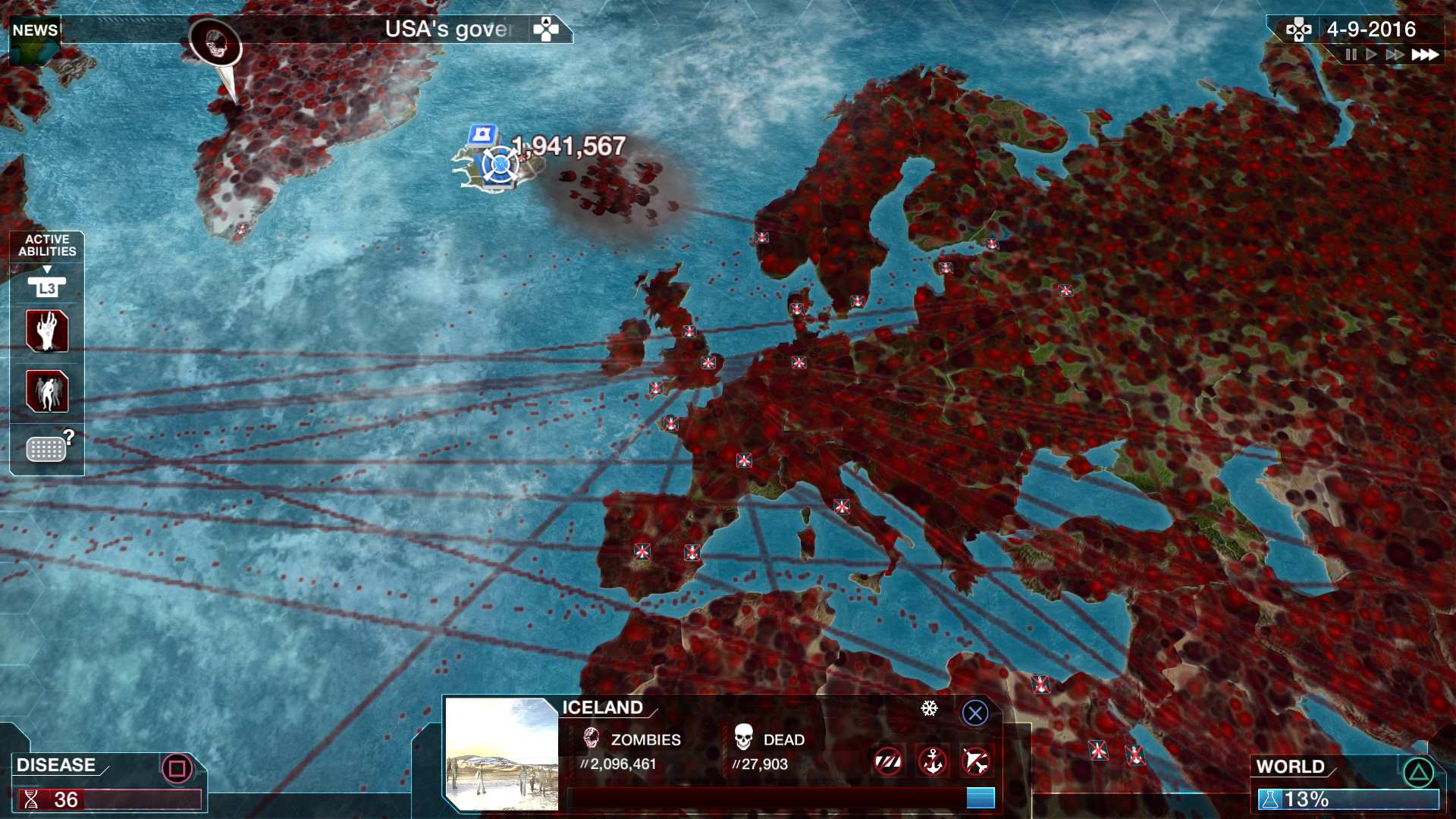The width and height of the screenshot is (1456, 819).
Task: Enable fastest game speed
Action: pyautogui.click(x=1424, y=55)
